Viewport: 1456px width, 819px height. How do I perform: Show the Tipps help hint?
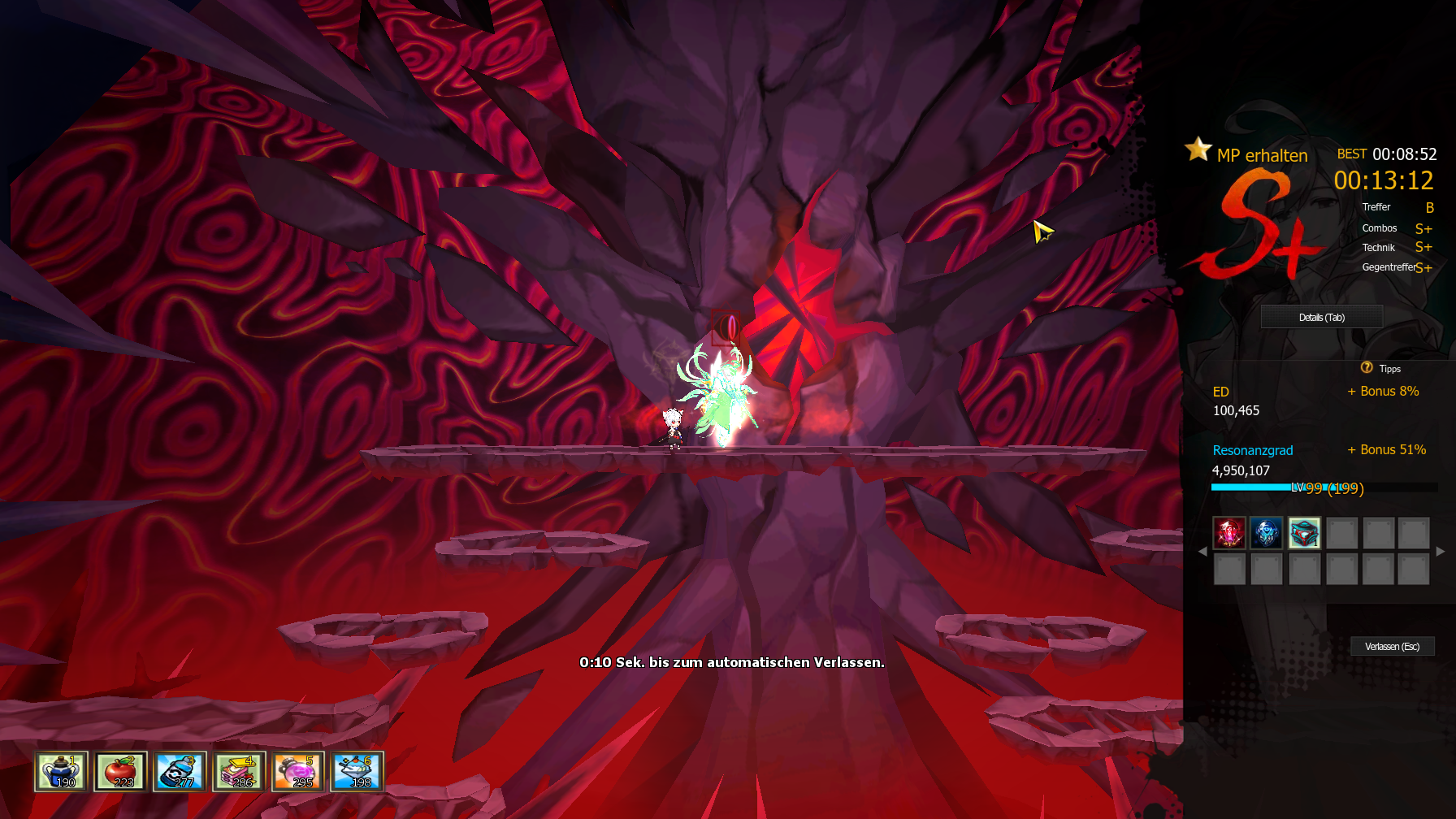pos(1380,368)
